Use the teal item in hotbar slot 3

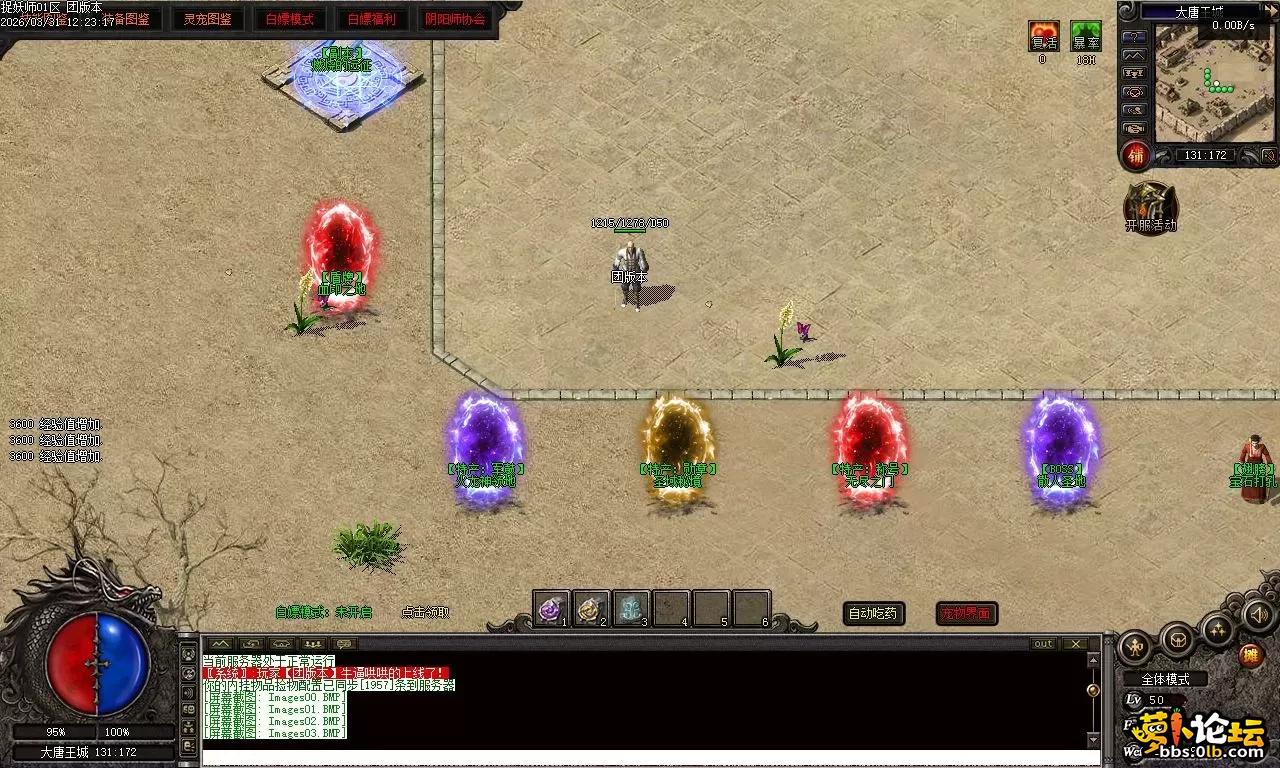pyautogui.click(x=631, y=608)
